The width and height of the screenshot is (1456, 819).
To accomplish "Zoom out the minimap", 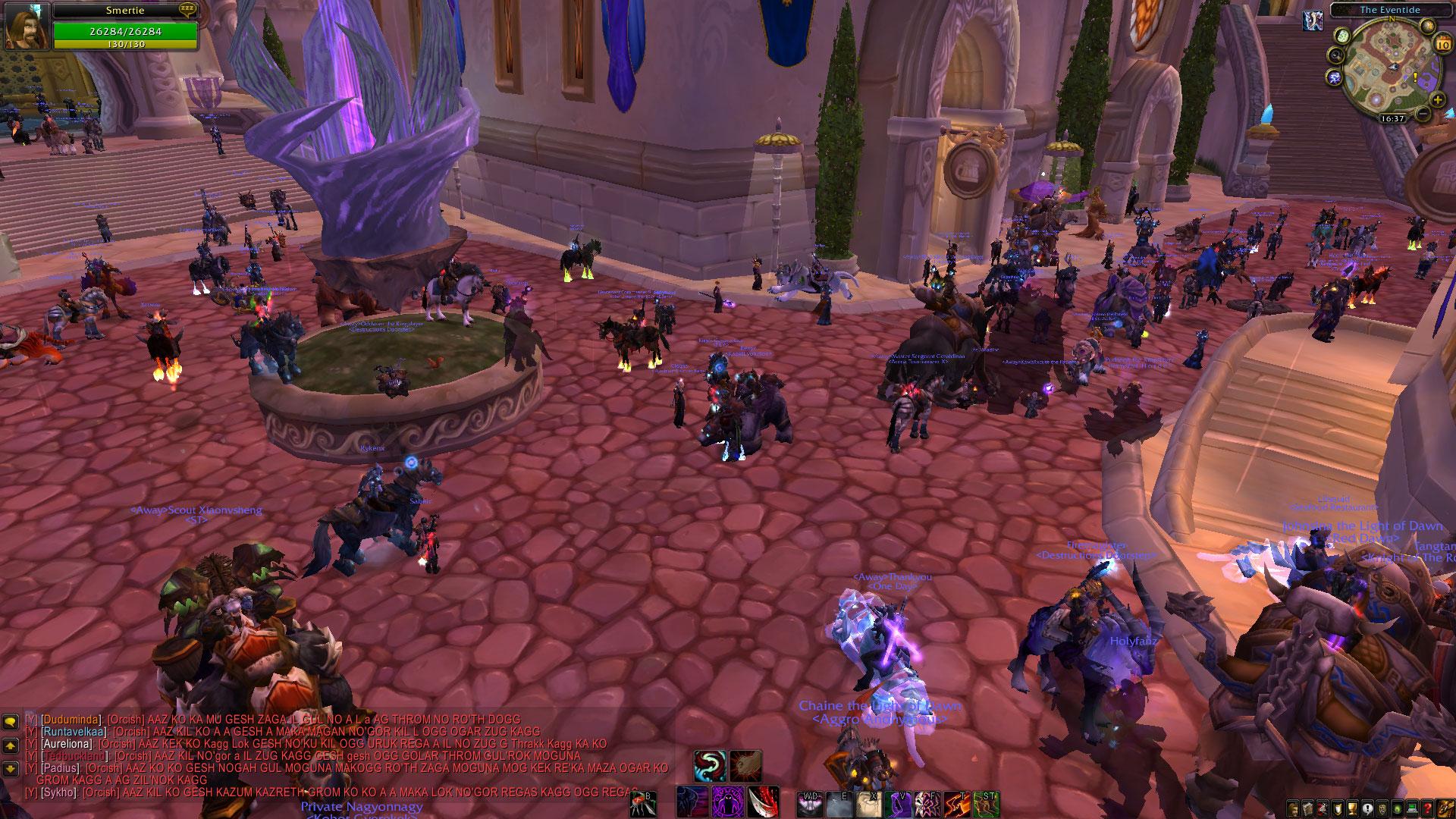I will (x=1423, y=115).
